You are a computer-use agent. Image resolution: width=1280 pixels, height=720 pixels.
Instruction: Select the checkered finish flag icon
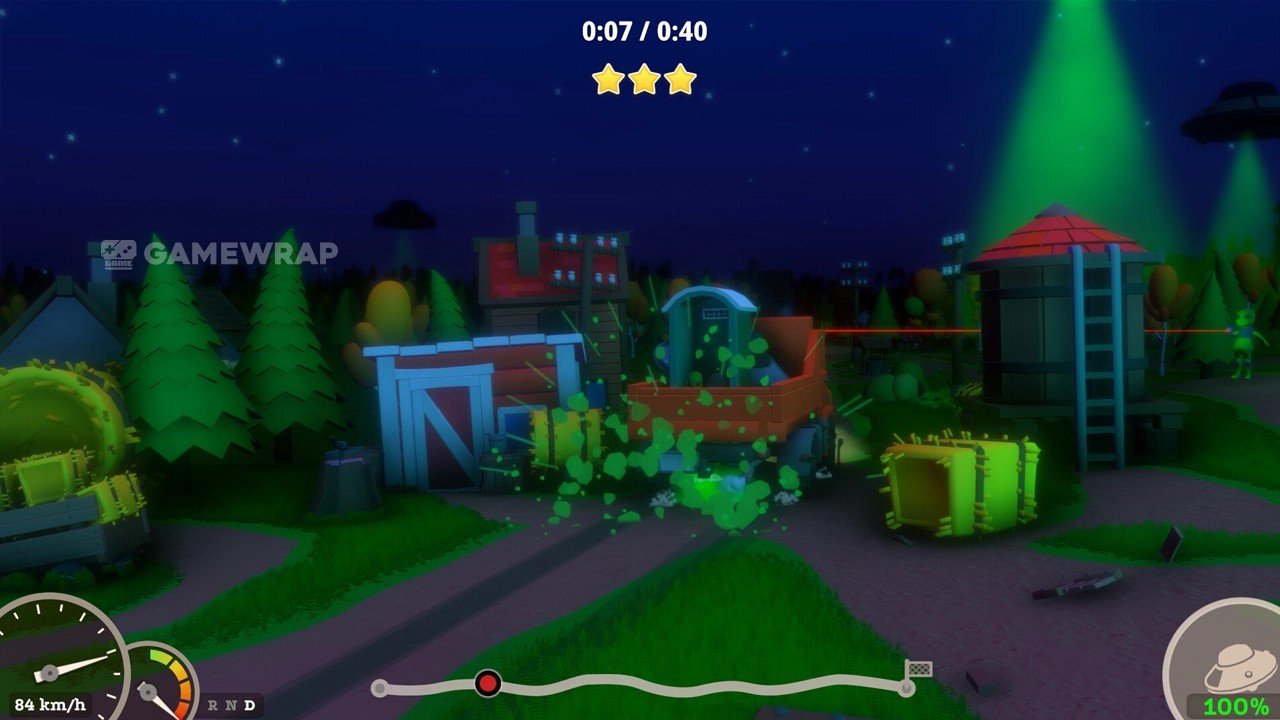[x=919, y=669]
